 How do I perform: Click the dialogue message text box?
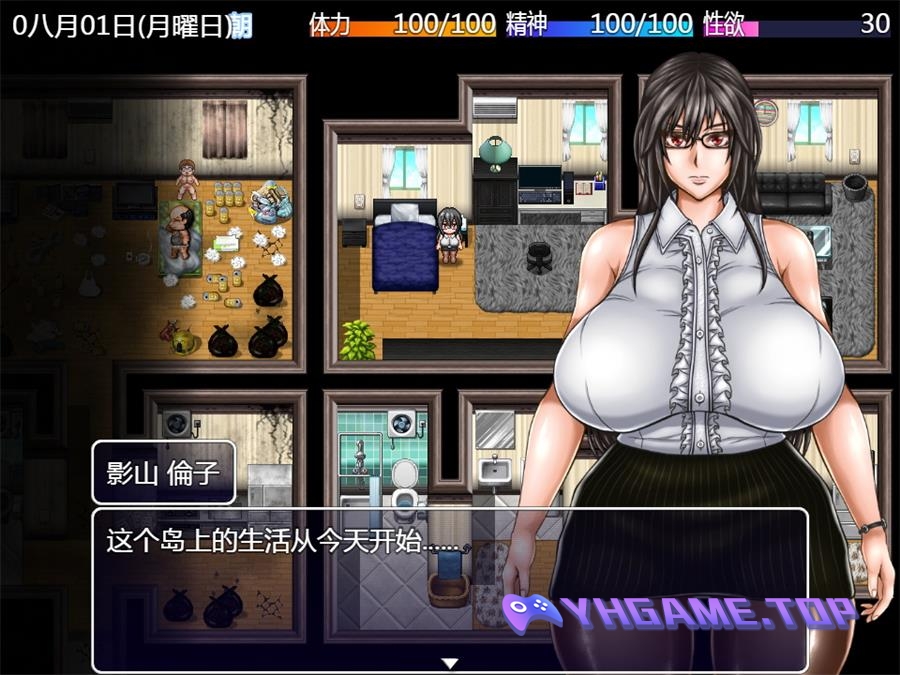[300, 590]
